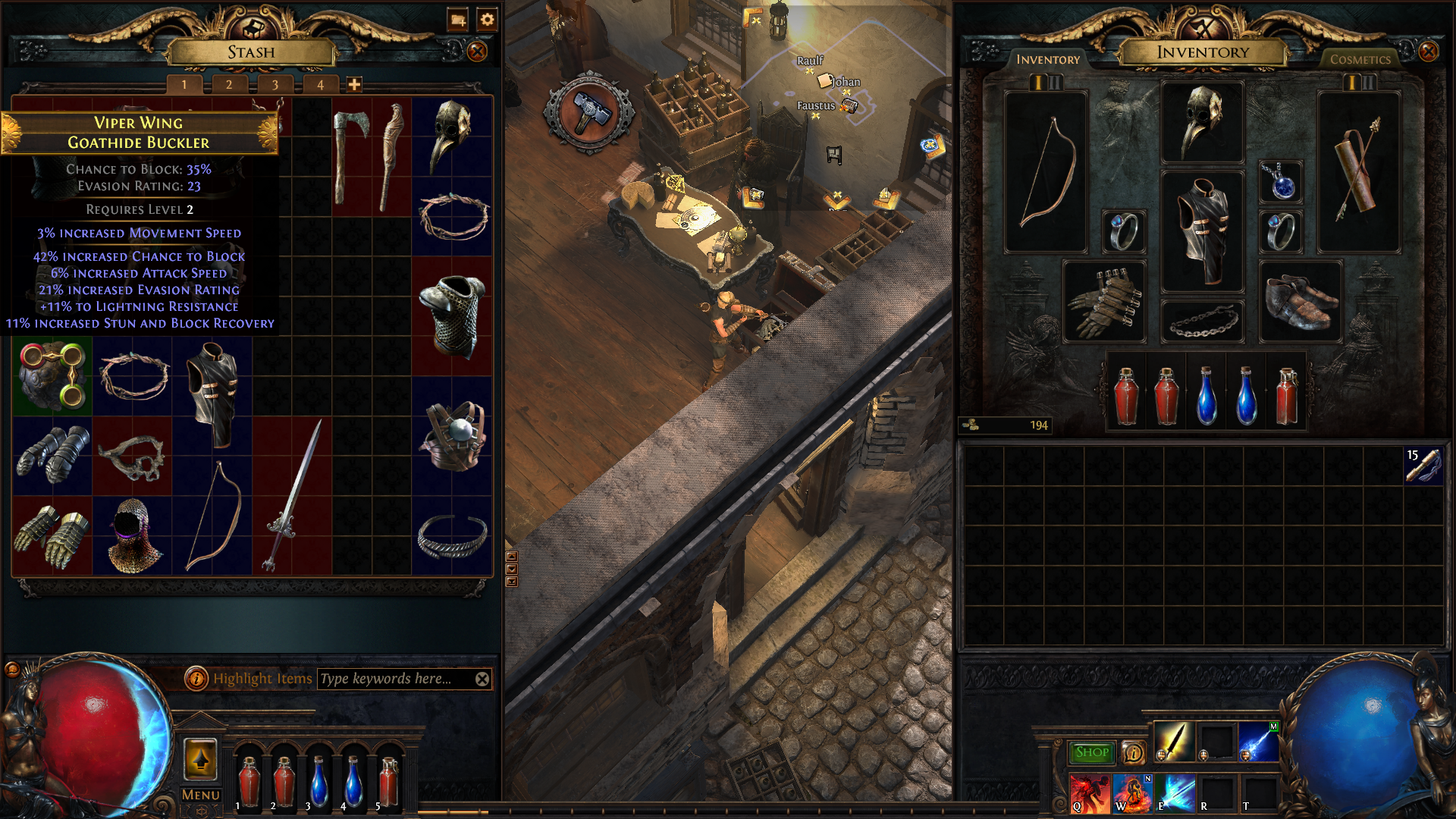Close the Stash panel
Image resolution: width=1456 pixels, height=819 pixels.
477,52
